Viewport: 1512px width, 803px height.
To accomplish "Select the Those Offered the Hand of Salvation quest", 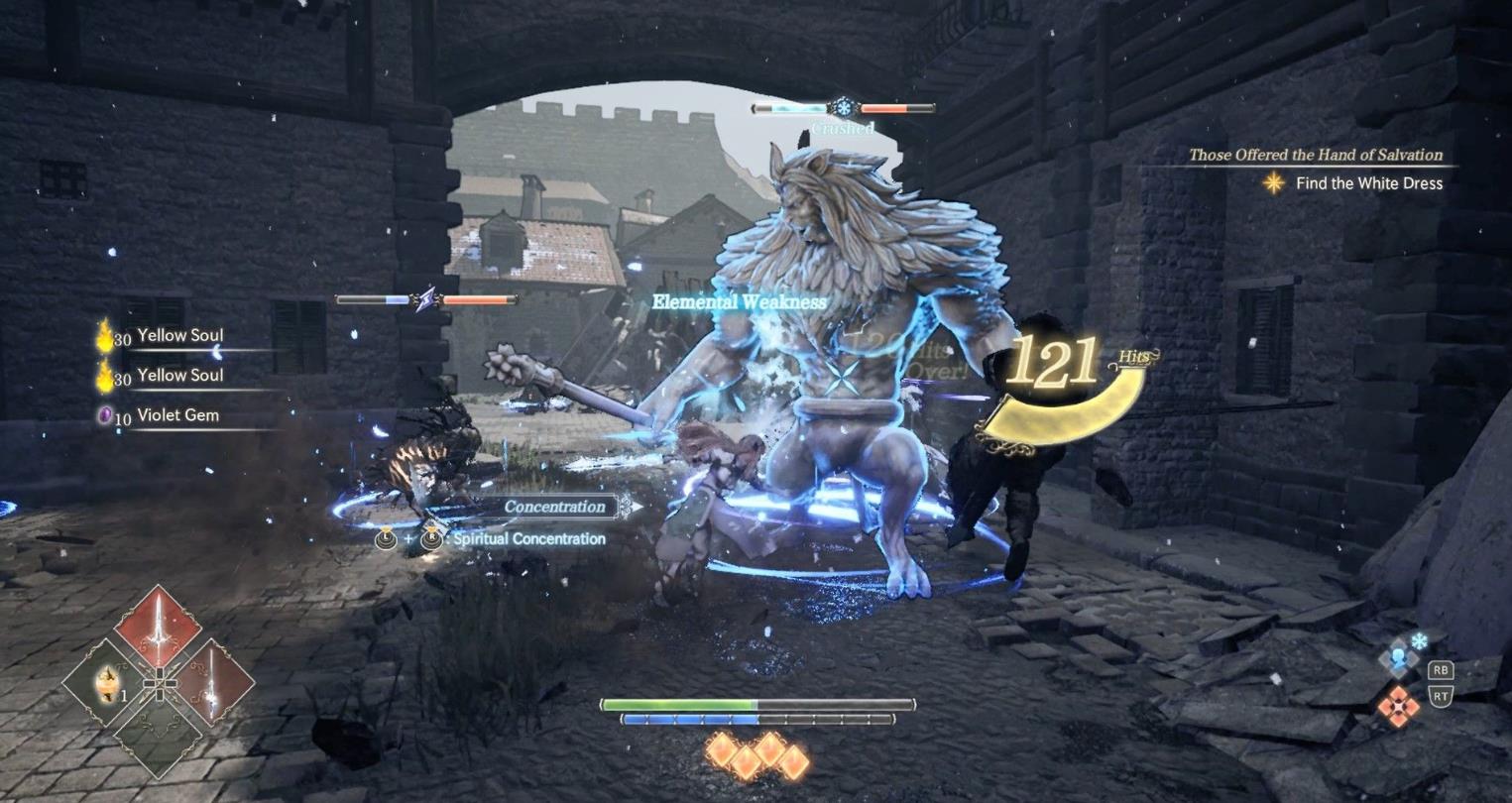I will (1315, 155).
